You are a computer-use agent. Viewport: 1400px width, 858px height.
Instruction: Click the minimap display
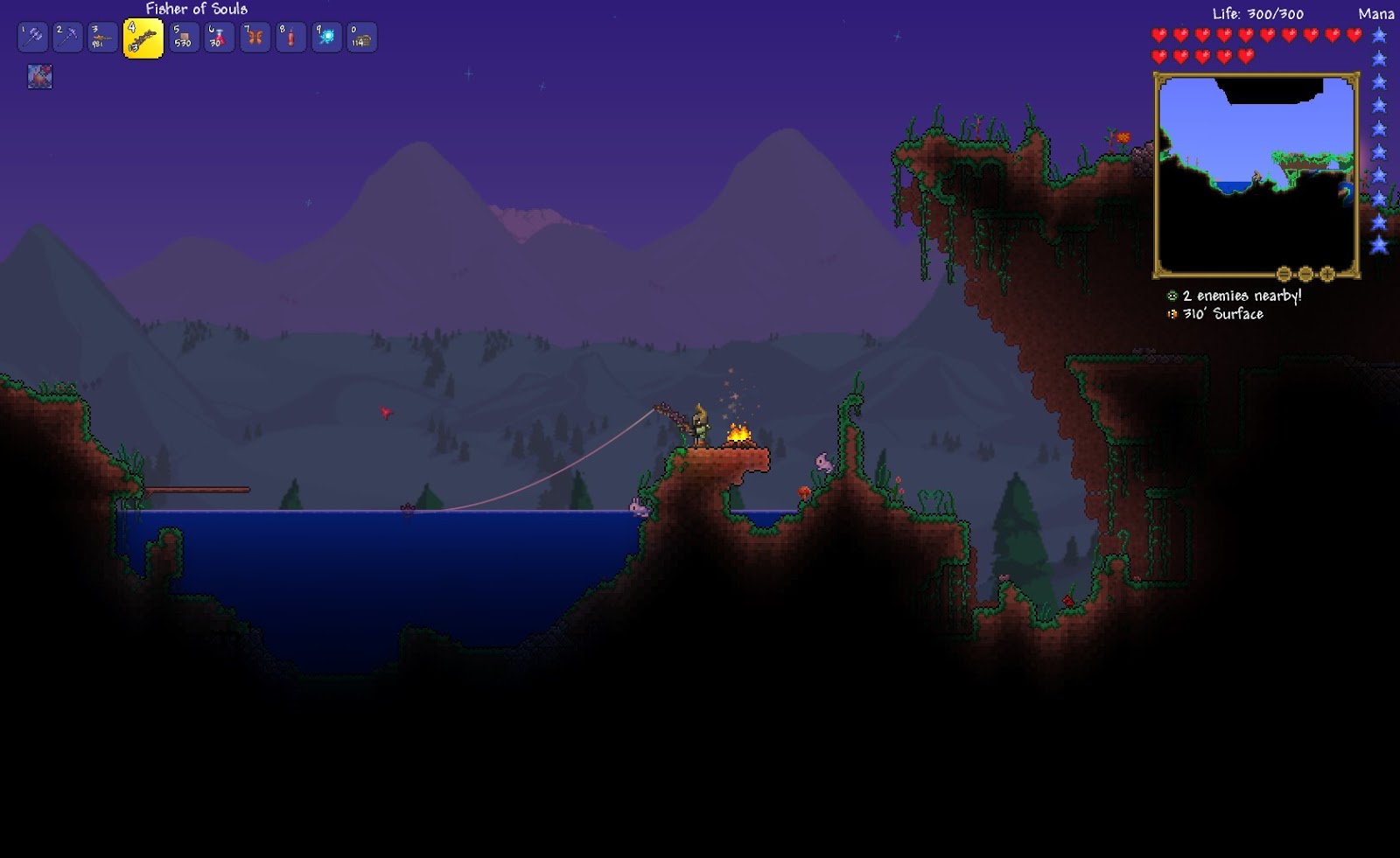tap(1256, 175)
